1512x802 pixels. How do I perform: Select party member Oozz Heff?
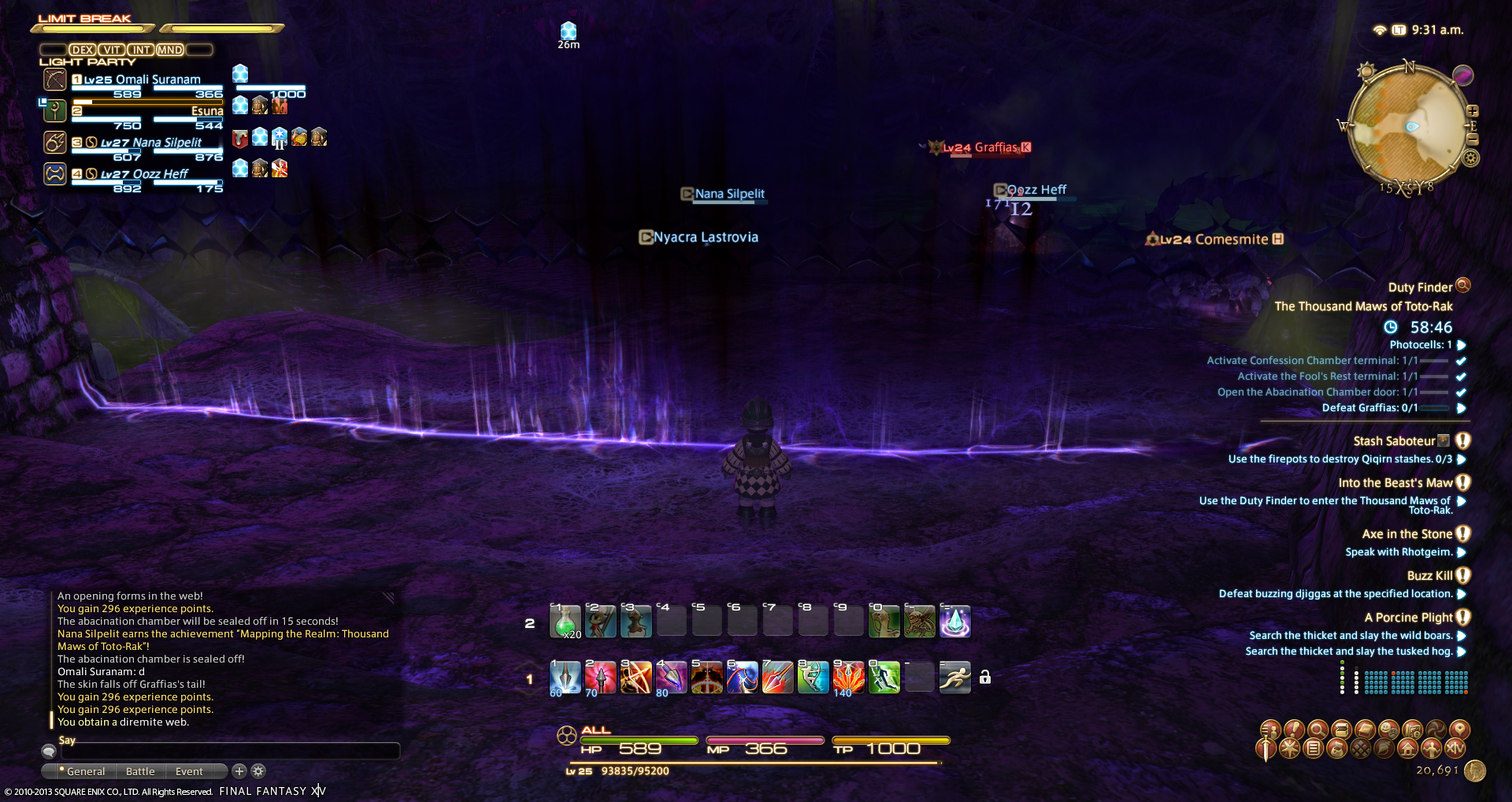pyautogui.click(x=144, y=175)
